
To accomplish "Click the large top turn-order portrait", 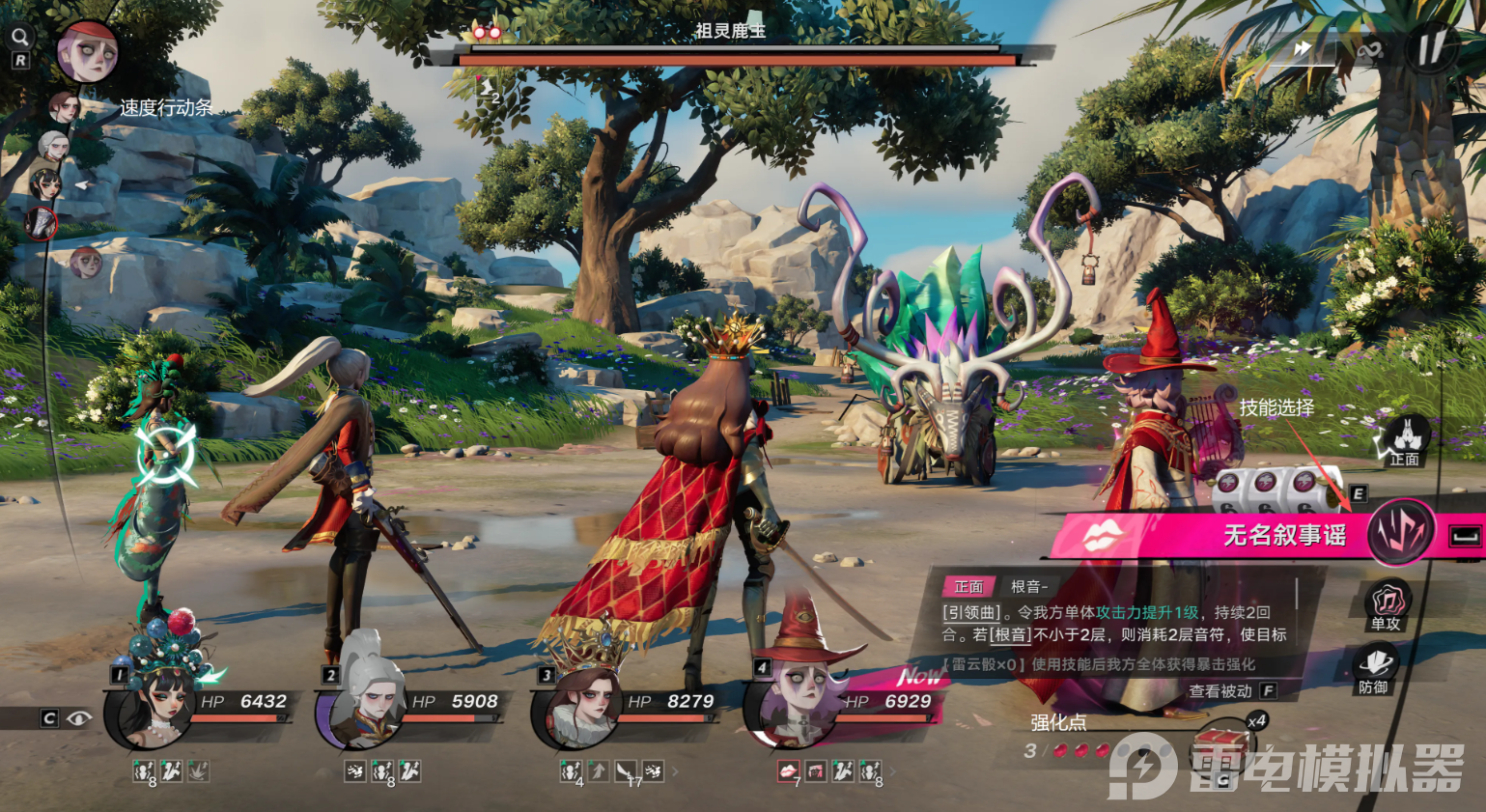I will coord(87,51).
